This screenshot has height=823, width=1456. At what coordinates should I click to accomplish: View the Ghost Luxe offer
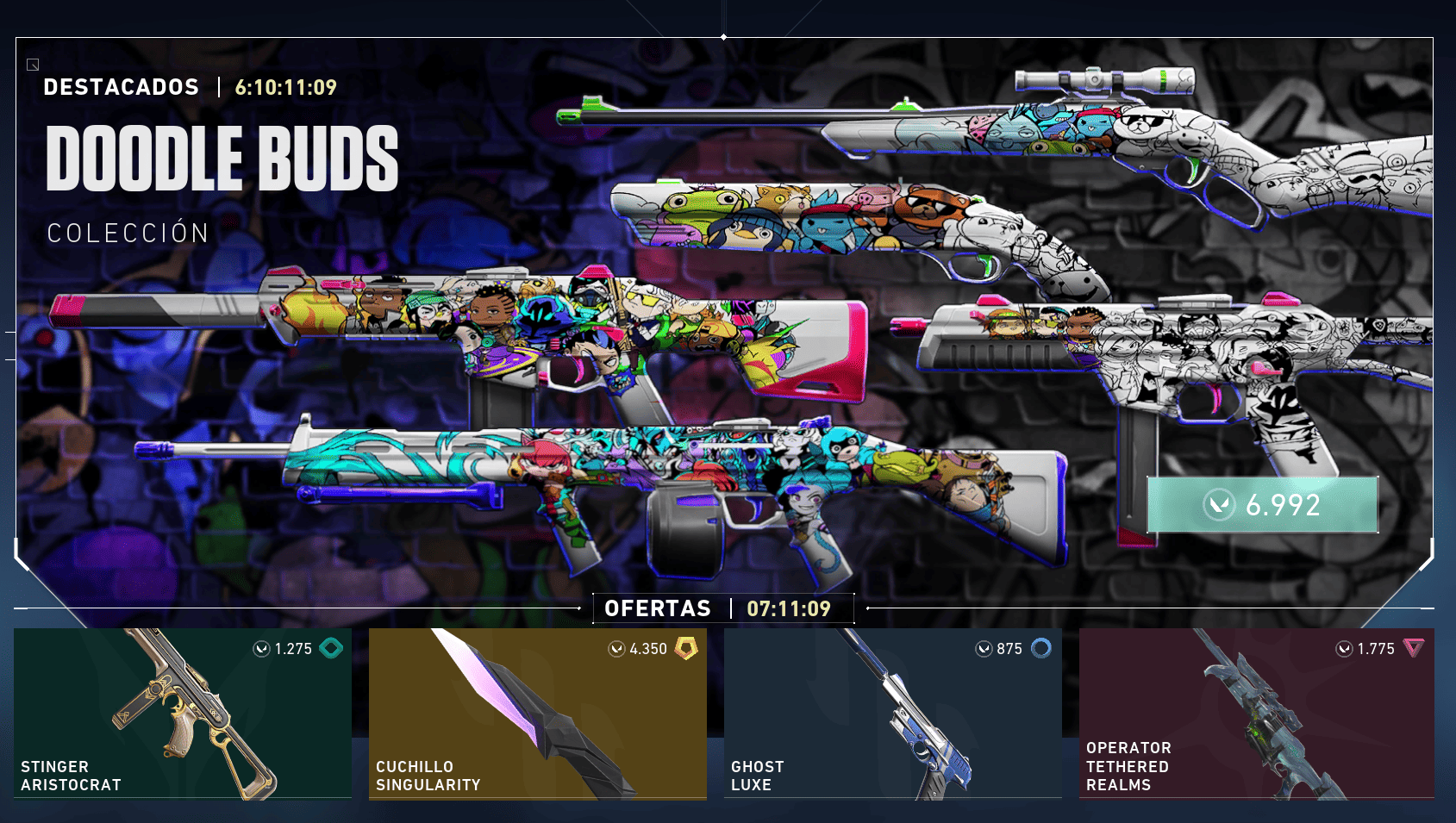pos(893,714)
